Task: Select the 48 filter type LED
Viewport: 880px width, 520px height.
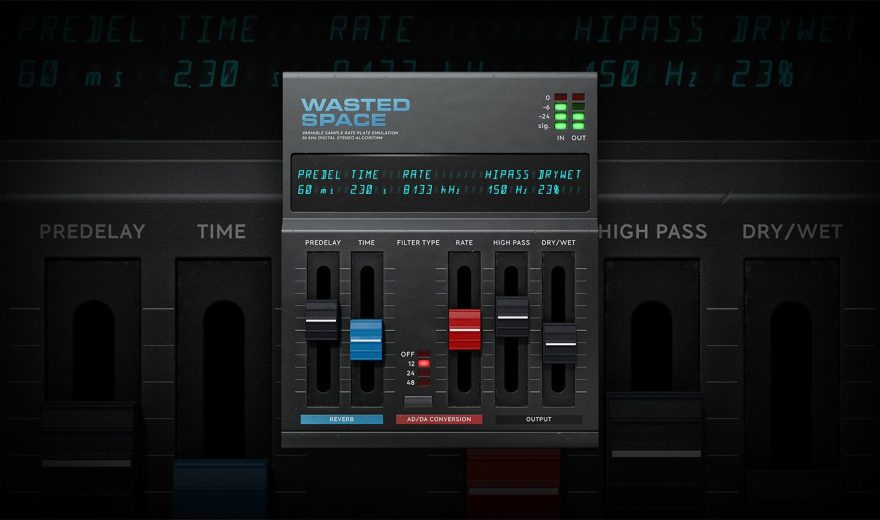Action: click(x=424, y=382)
